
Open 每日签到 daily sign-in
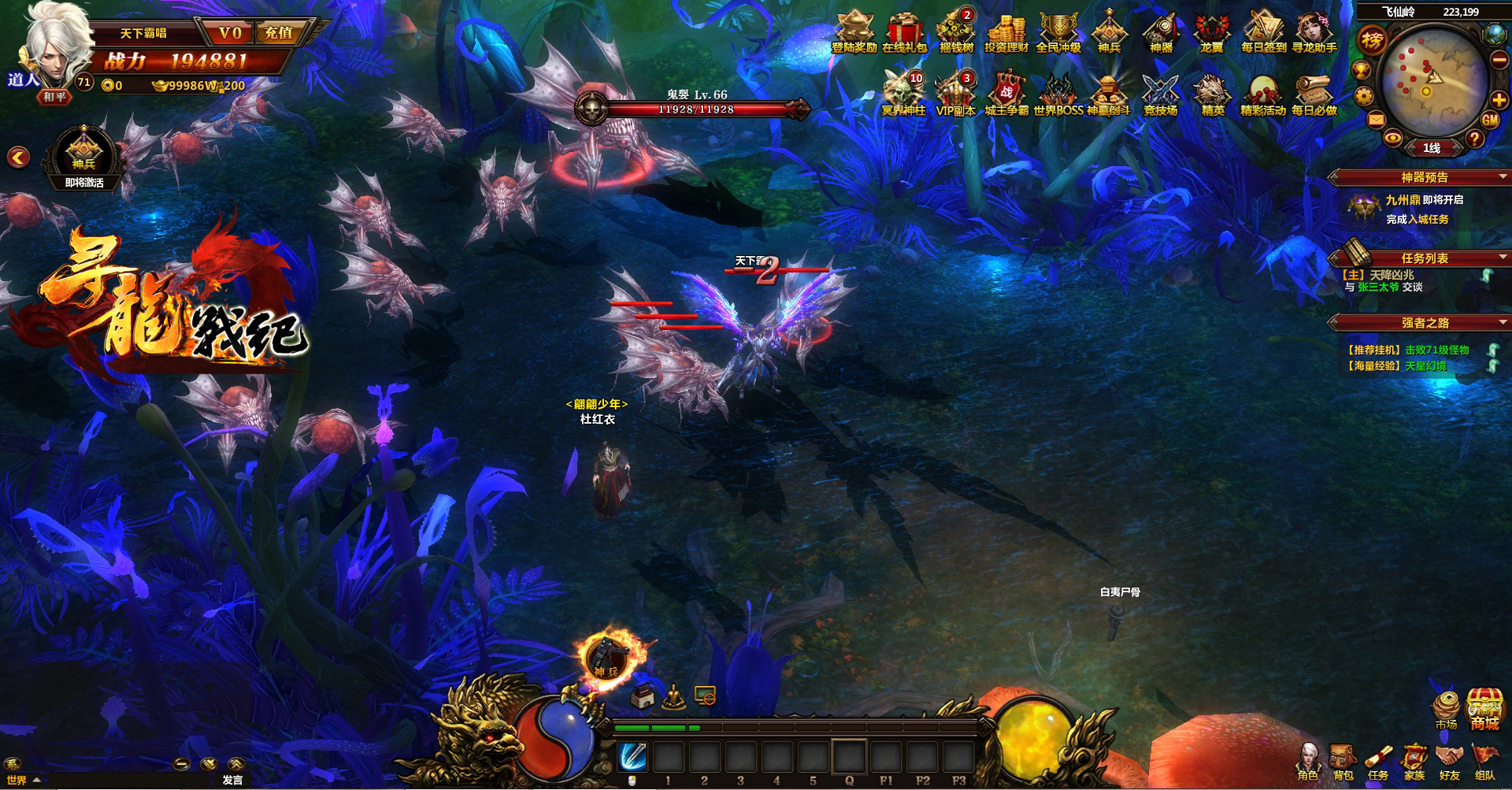pyautogui.click(x=1263, y=32)
